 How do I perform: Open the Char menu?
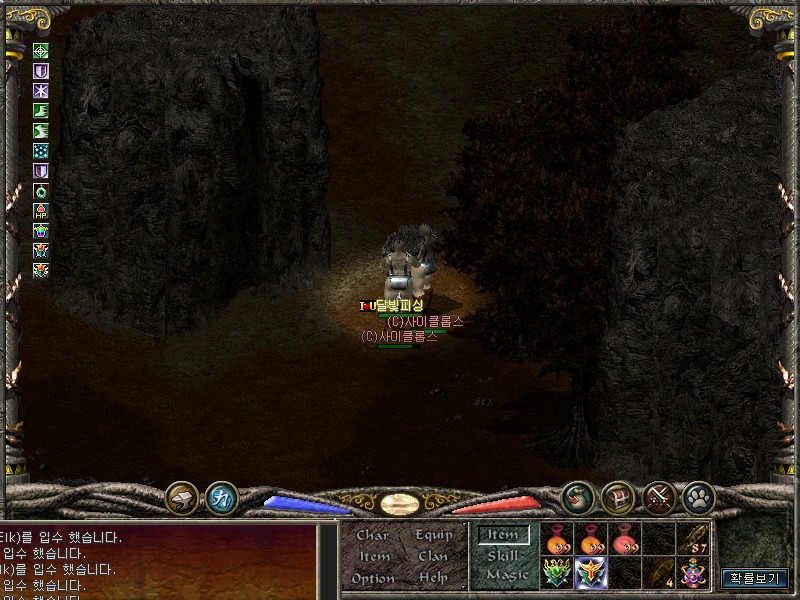tap(372, 535)
